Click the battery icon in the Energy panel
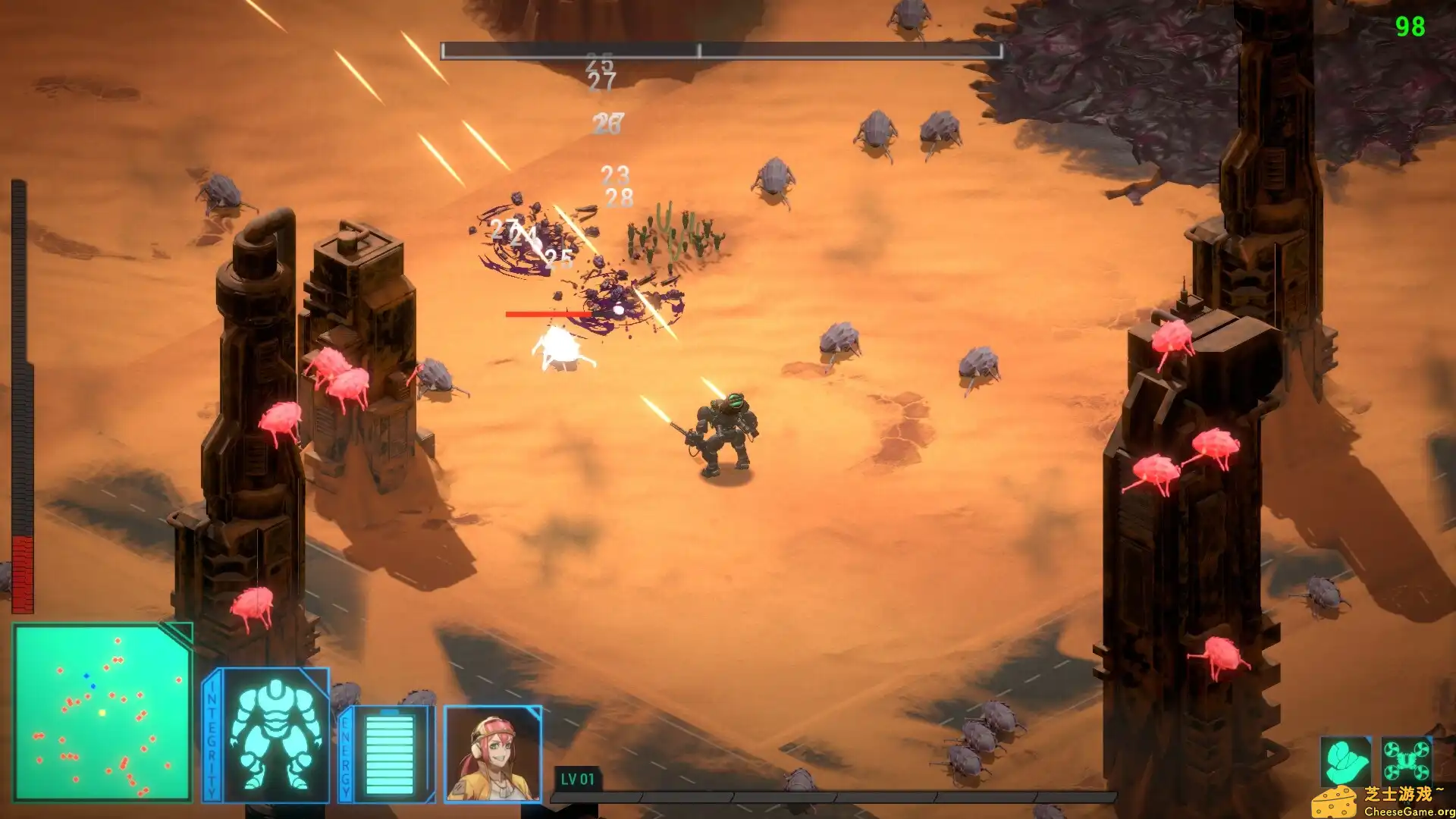1456x819 pixels. 391,755
